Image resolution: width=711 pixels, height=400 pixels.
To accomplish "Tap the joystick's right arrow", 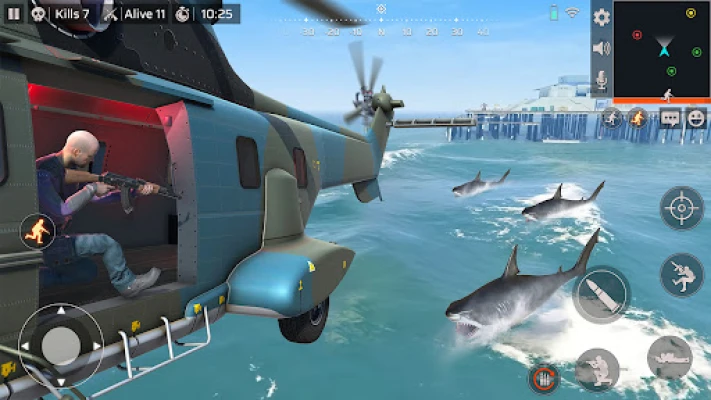I will coord(96,346).
